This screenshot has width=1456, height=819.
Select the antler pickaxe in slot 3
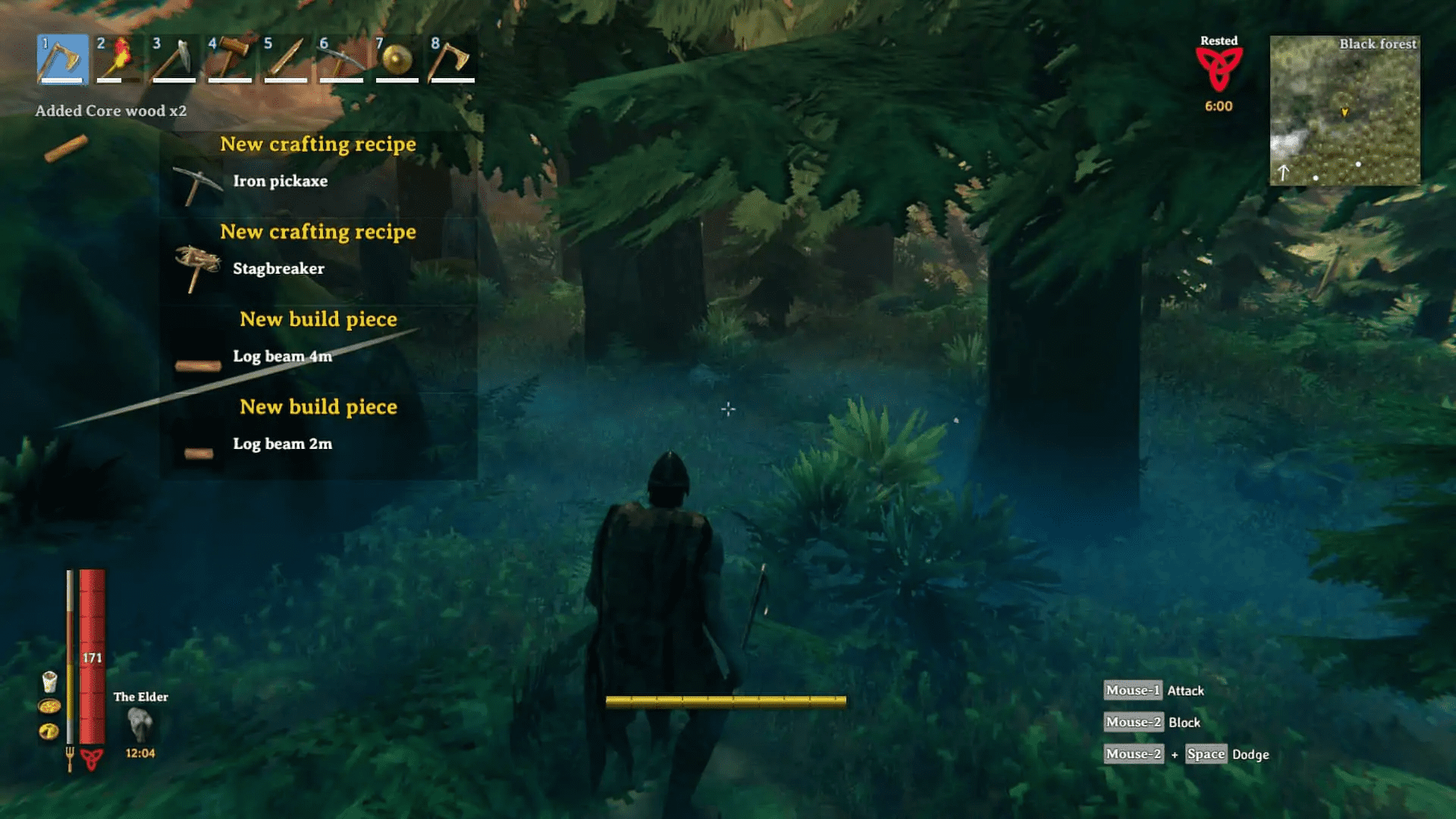pos(174,61)
